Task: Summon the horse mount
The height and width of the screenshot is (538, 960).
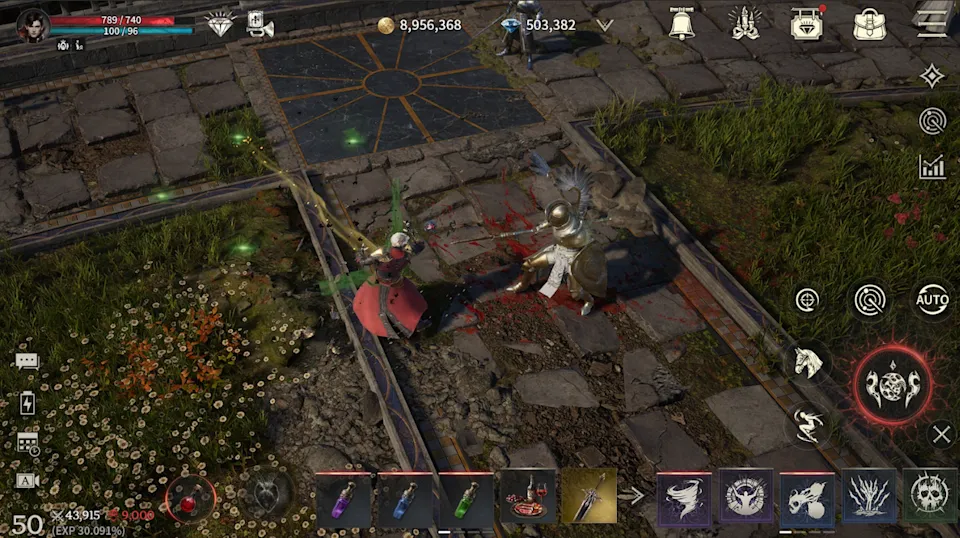Action: click(807, 361)
